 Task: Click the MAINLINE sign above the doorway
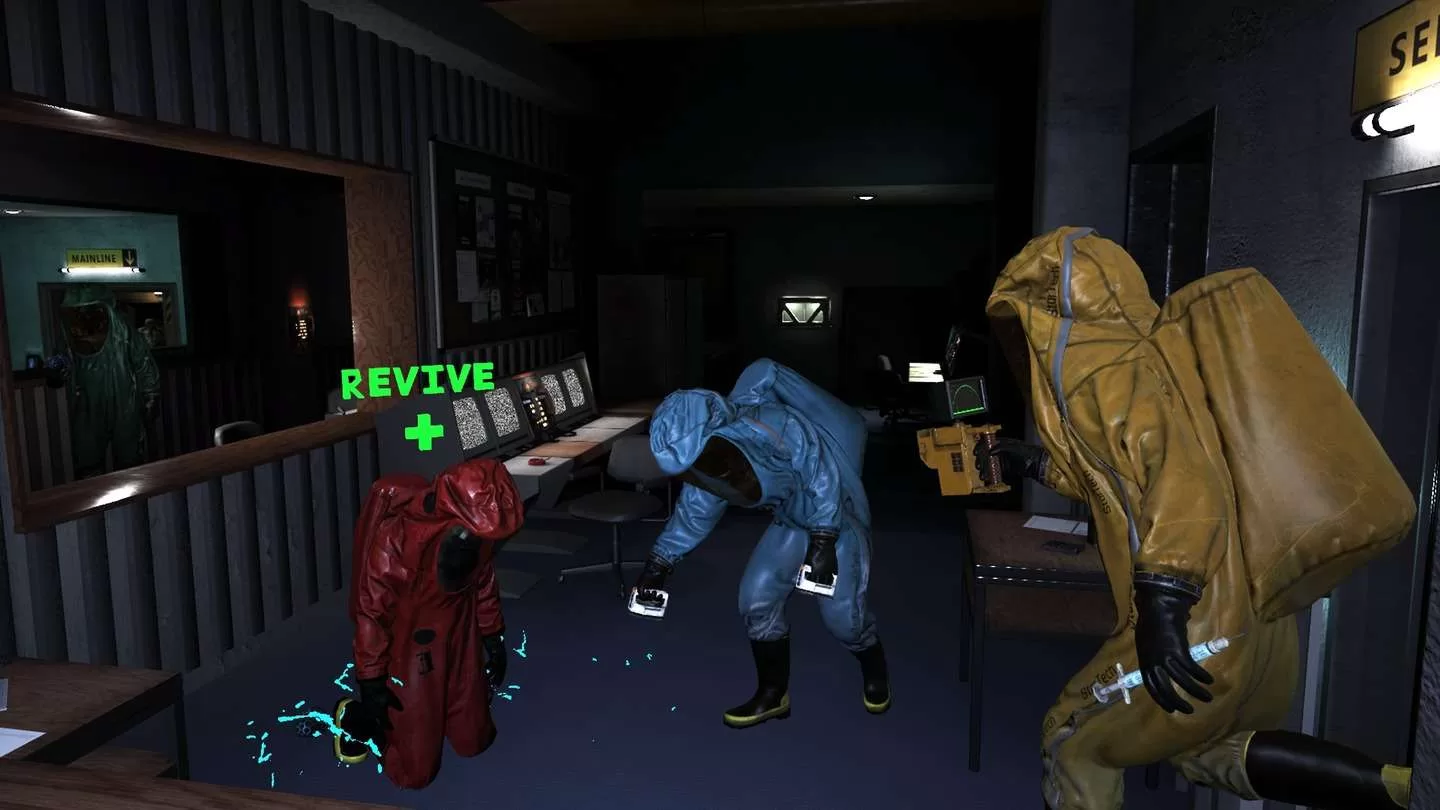tap(94, 258)
